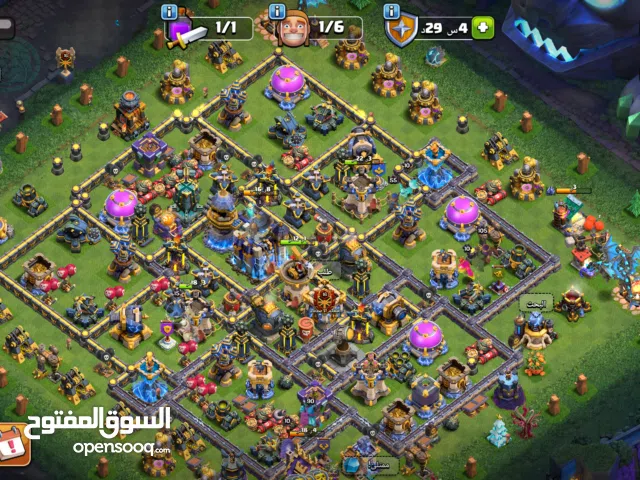
Task: Visit the opensooq.com watermark link
Action: point(121,448)
